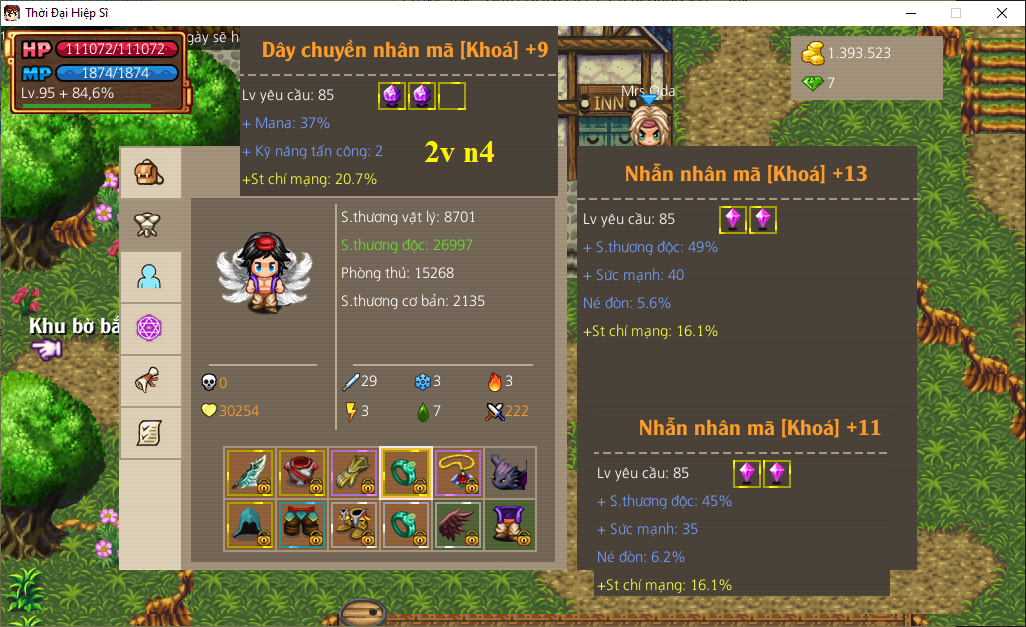
Task: Close the game window
Action: point(1002,13)
